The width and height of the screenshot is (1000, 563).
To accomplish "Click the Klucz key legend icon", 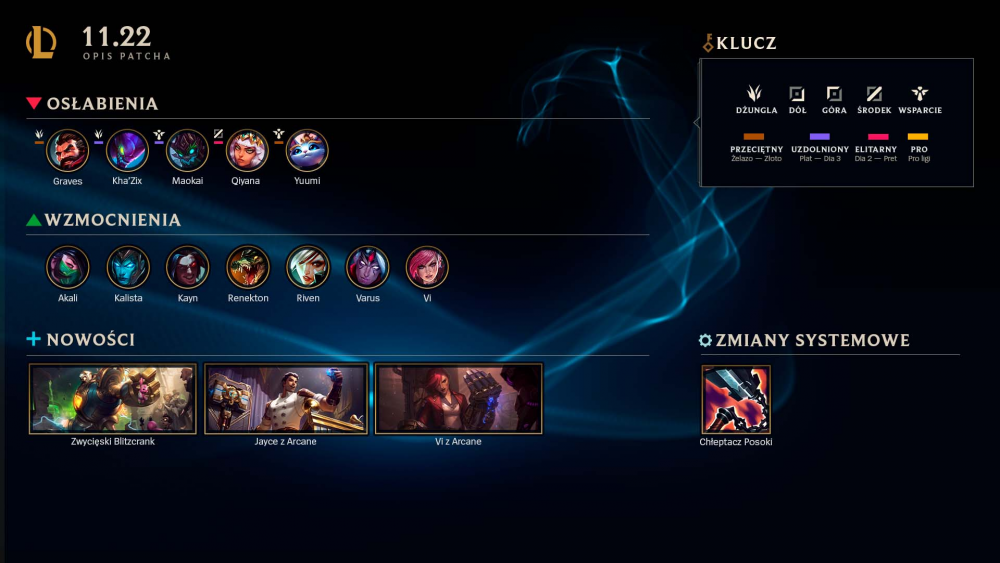I will (709, 43).
